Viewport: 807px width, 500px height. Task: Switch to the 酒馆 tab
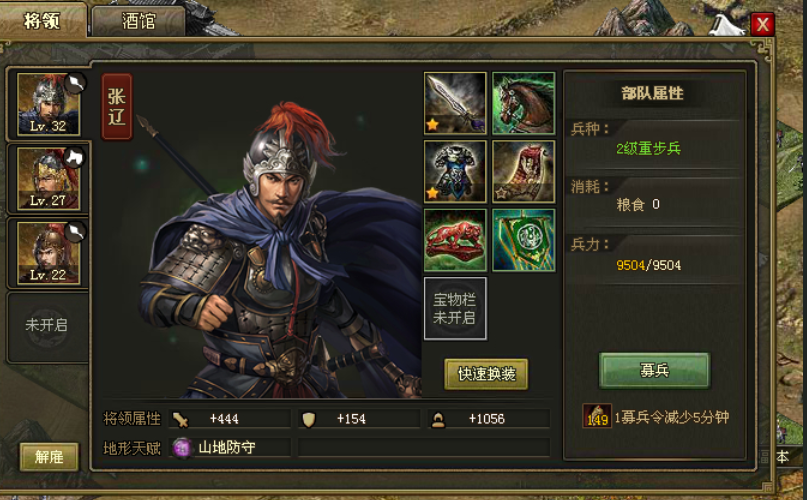pyautogui.click(x=138, y=21)
